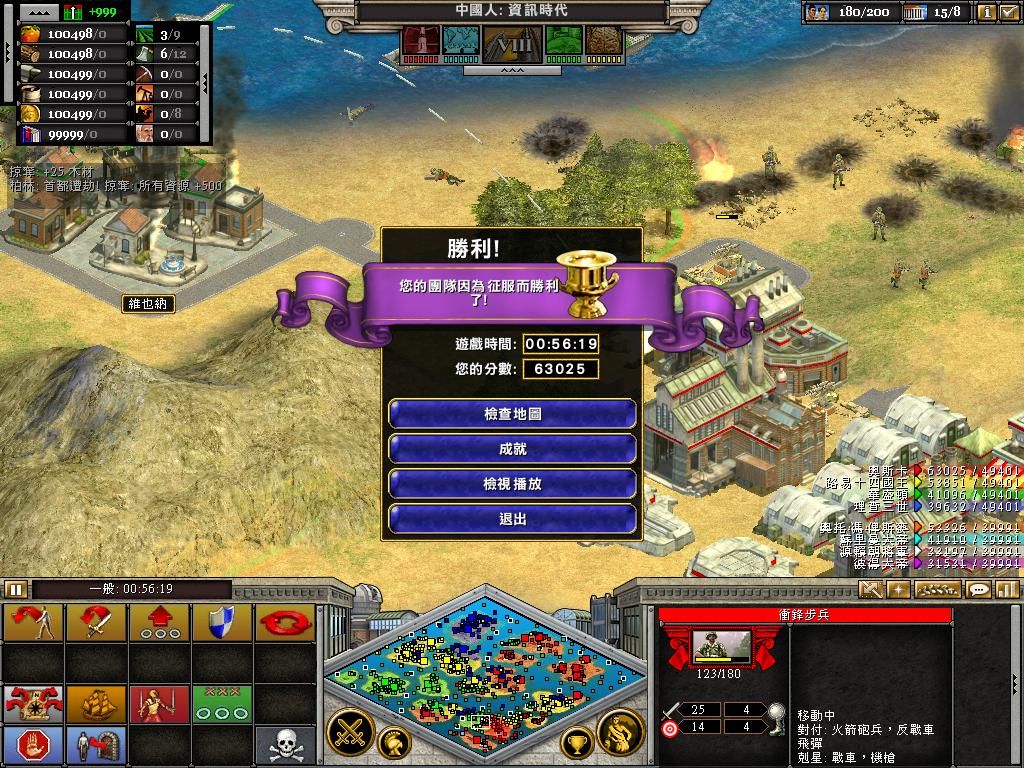Open the 檢查地圖 map review option
The height and width of the screenshot is (768, 1024).
[512, 414]
